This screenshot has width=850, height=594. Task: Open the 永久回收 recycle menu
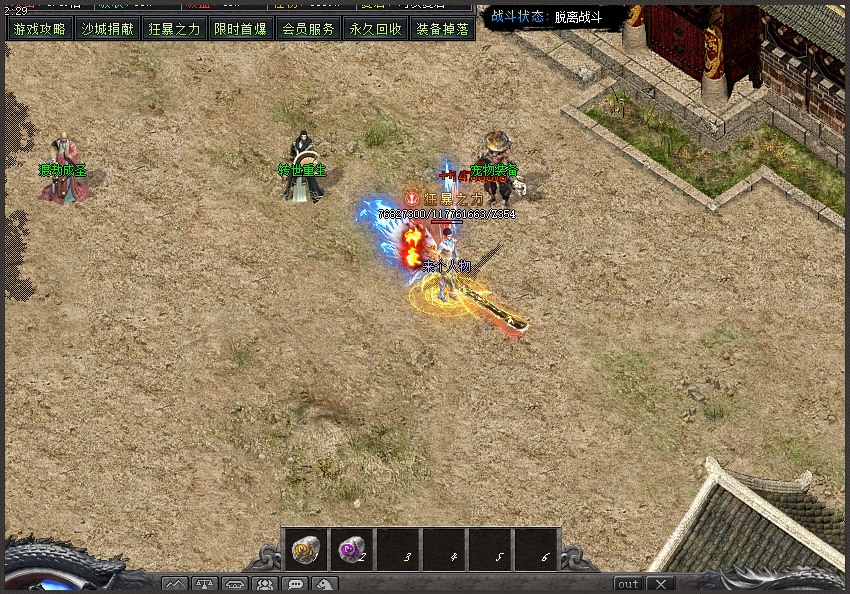[x=375, y=29]
